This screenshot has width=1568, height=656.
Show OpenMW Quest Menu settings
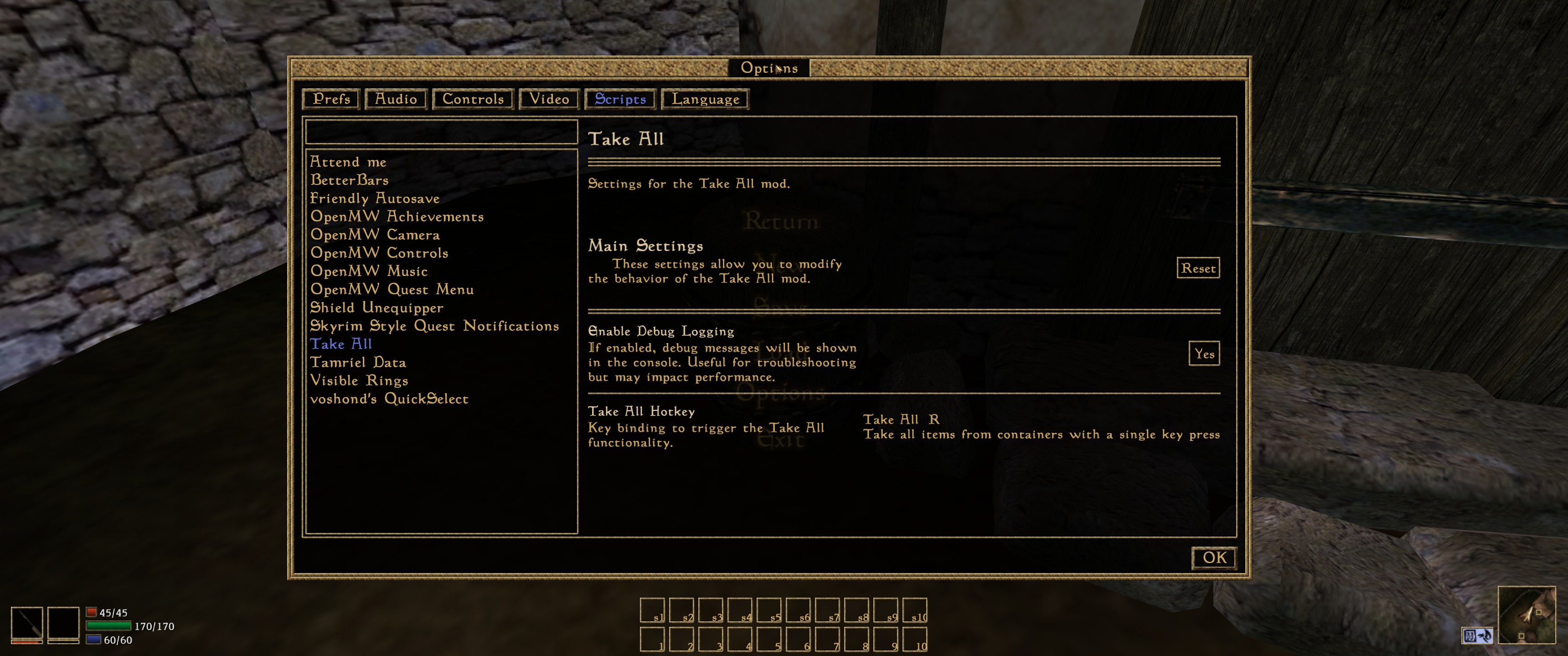(x=392, y=290)
